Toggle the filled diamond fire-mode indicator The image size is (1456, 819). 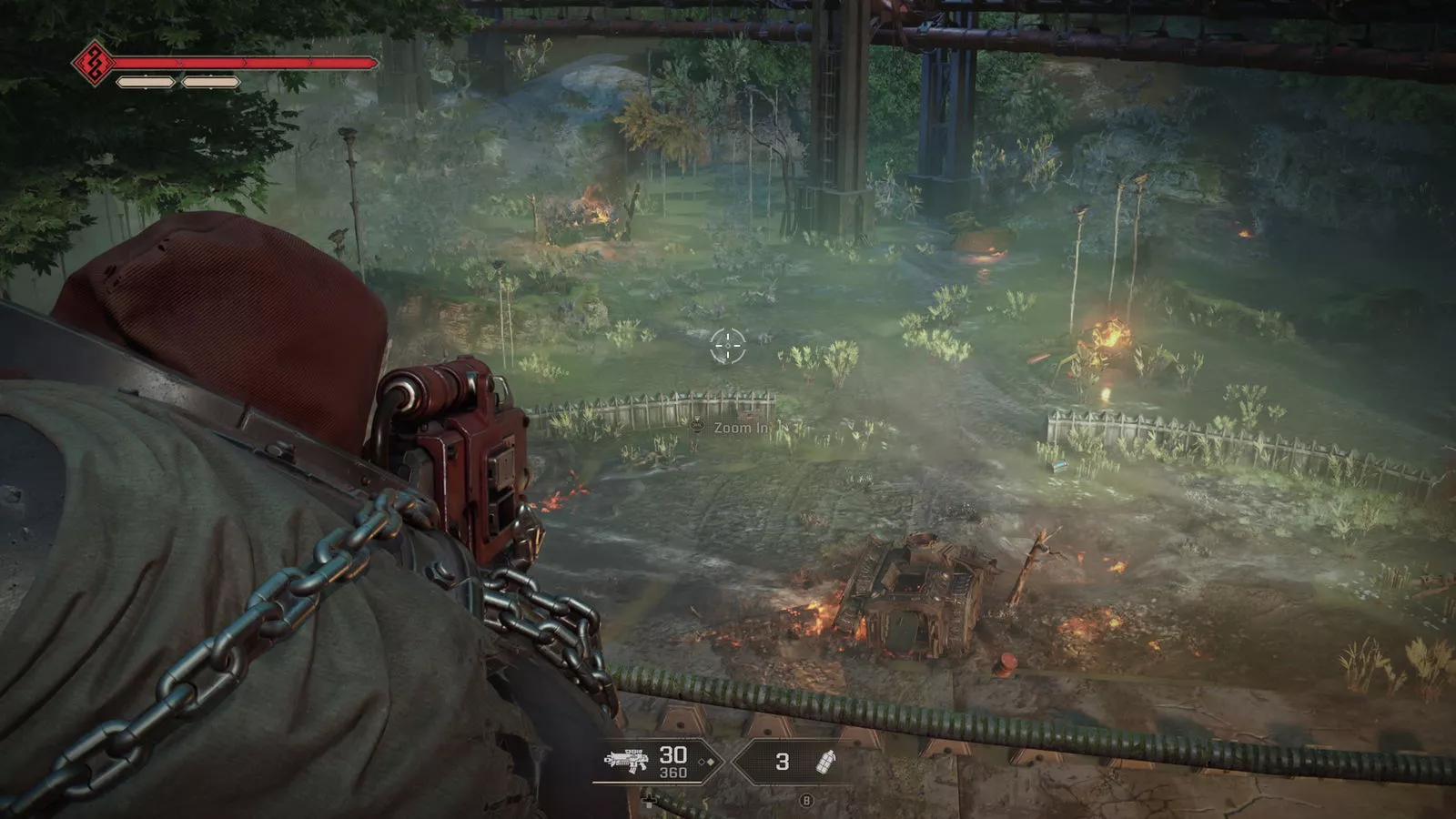(x=710, y=762)
